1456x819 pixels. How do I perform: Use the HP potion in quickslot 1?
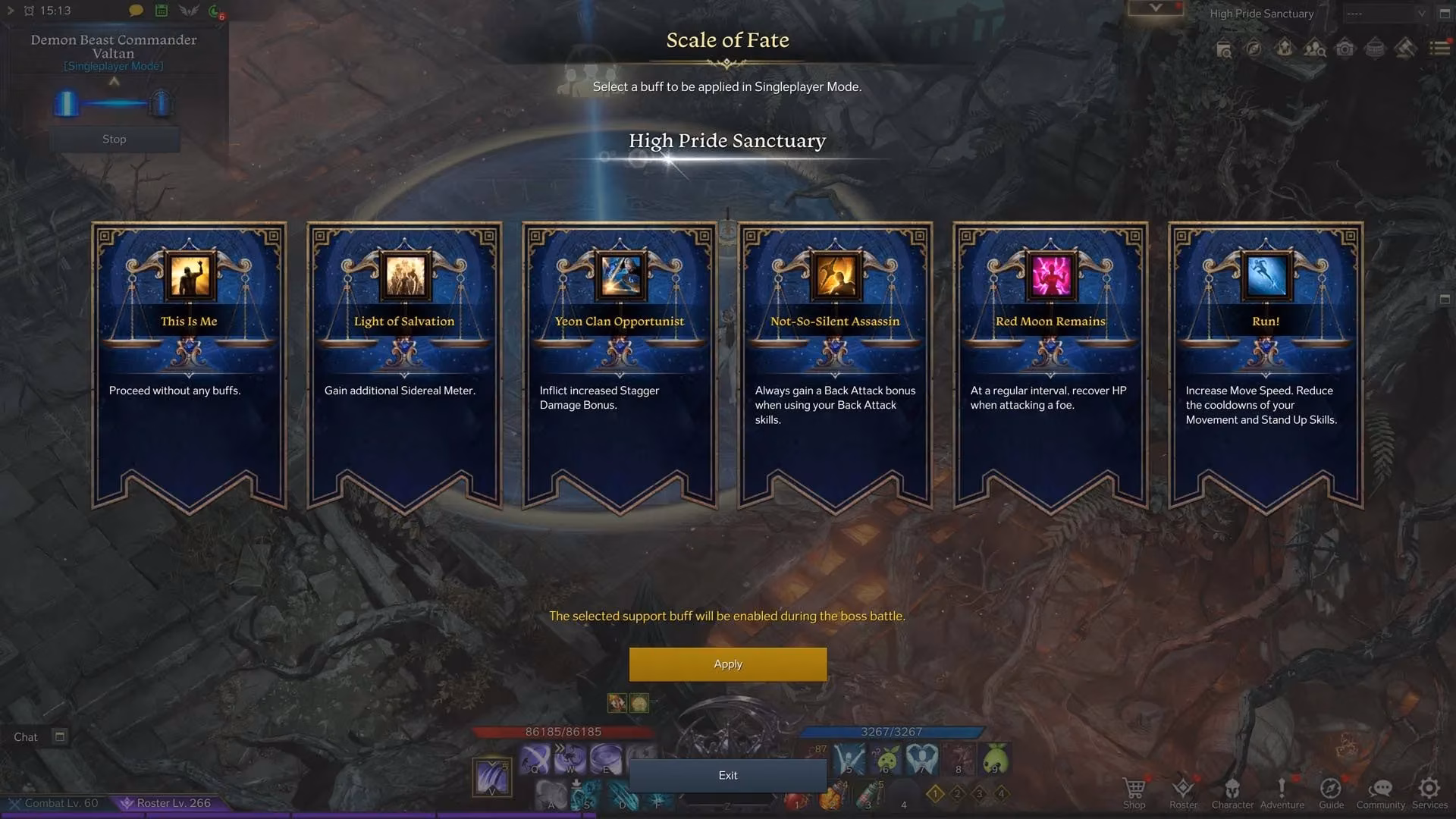[x=796, y=800]
